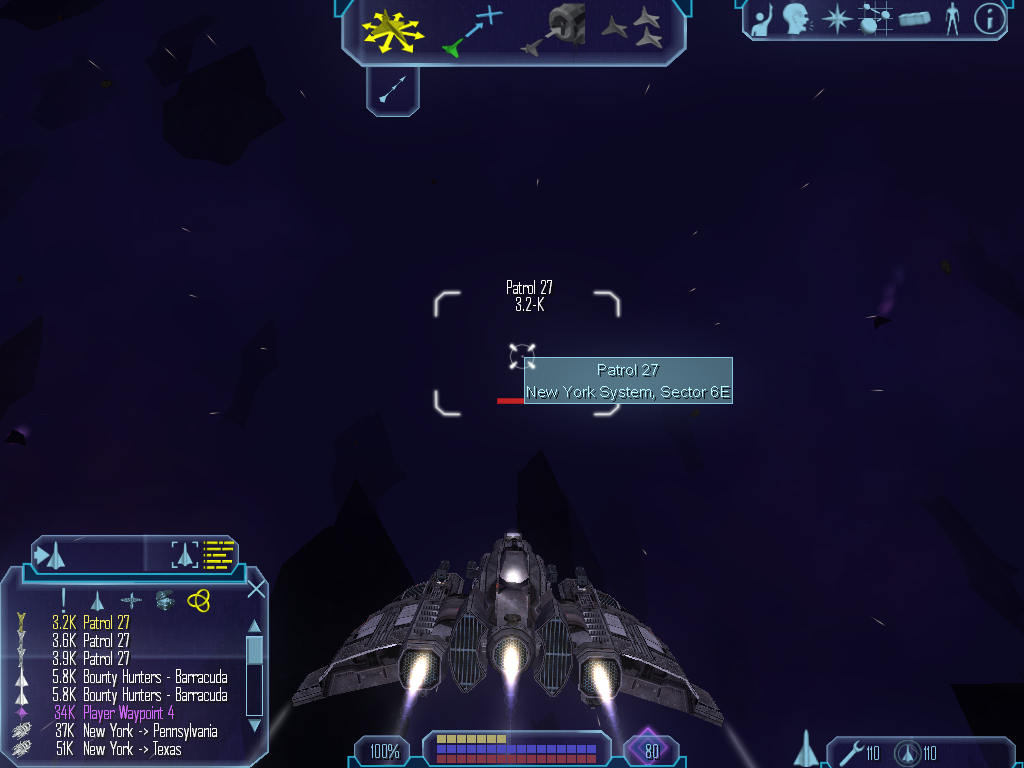This screenshot has height=768, width=1024.
Task: Open the waving figure icon in top-right bar
Action: [x=763, y=19]
